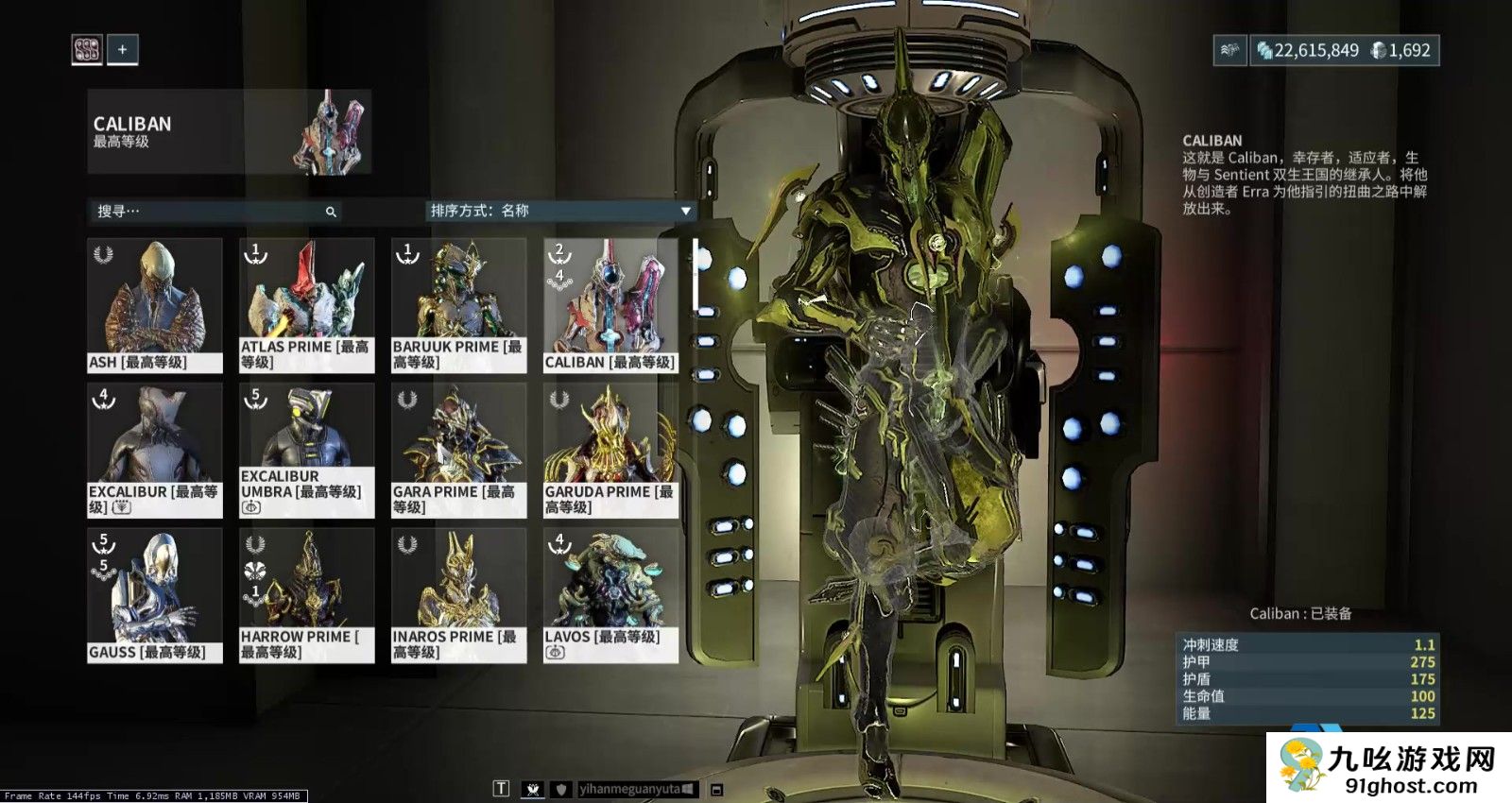Image resolution: width=1512 pixels, height=803 pixels.
Task: Click the yihanmeguanyuta chat tab
Action: 637,789
